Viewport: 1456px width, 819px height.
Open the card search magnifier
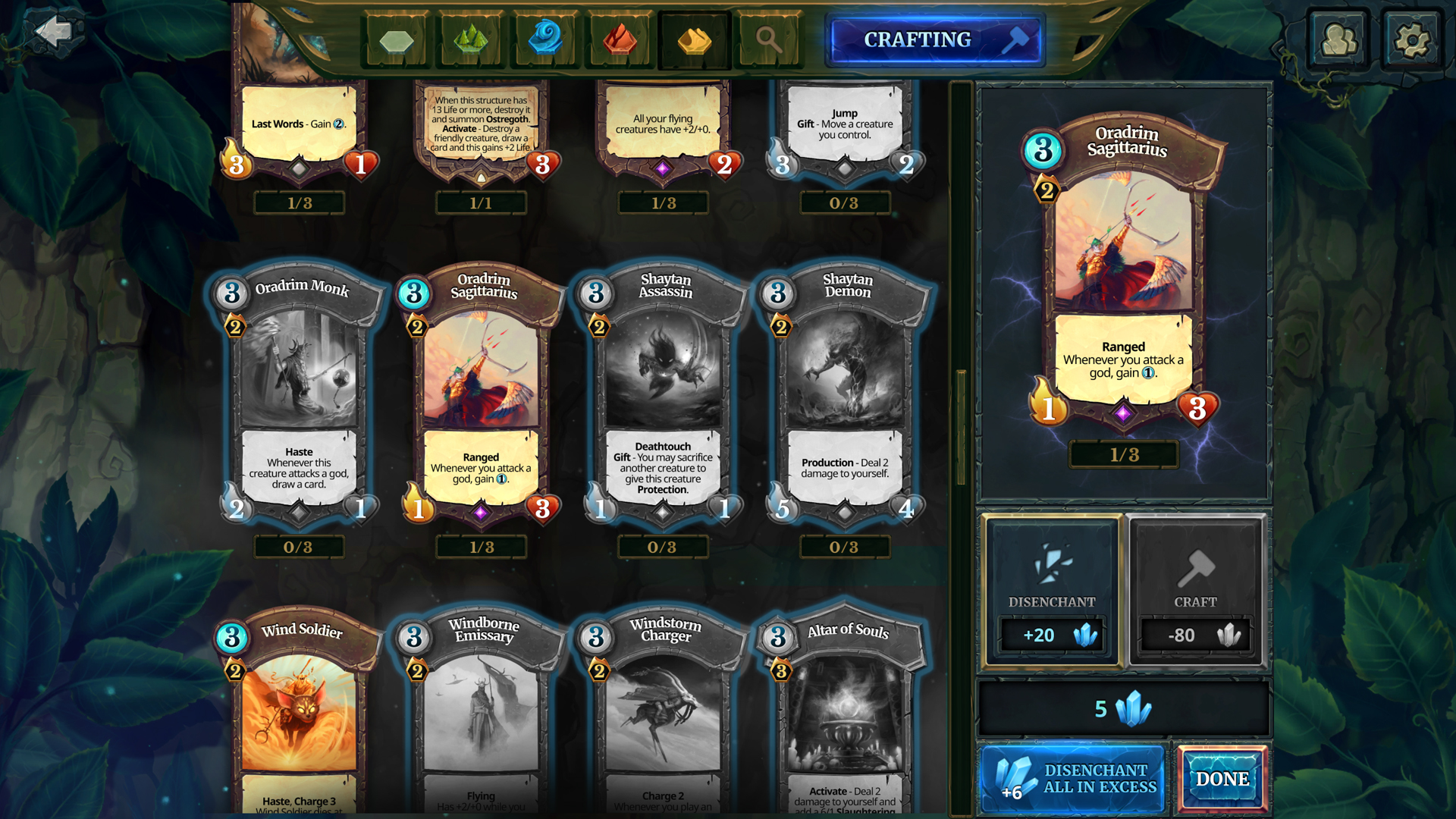(x=768, y=39)
